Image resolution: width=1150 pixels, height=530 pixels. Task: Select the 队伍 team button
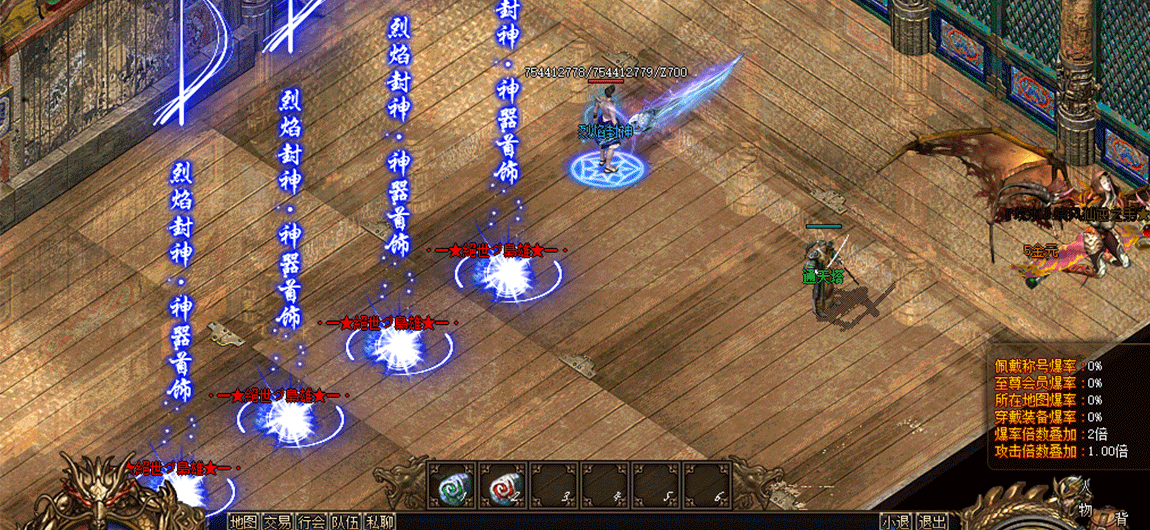(346, 521)
